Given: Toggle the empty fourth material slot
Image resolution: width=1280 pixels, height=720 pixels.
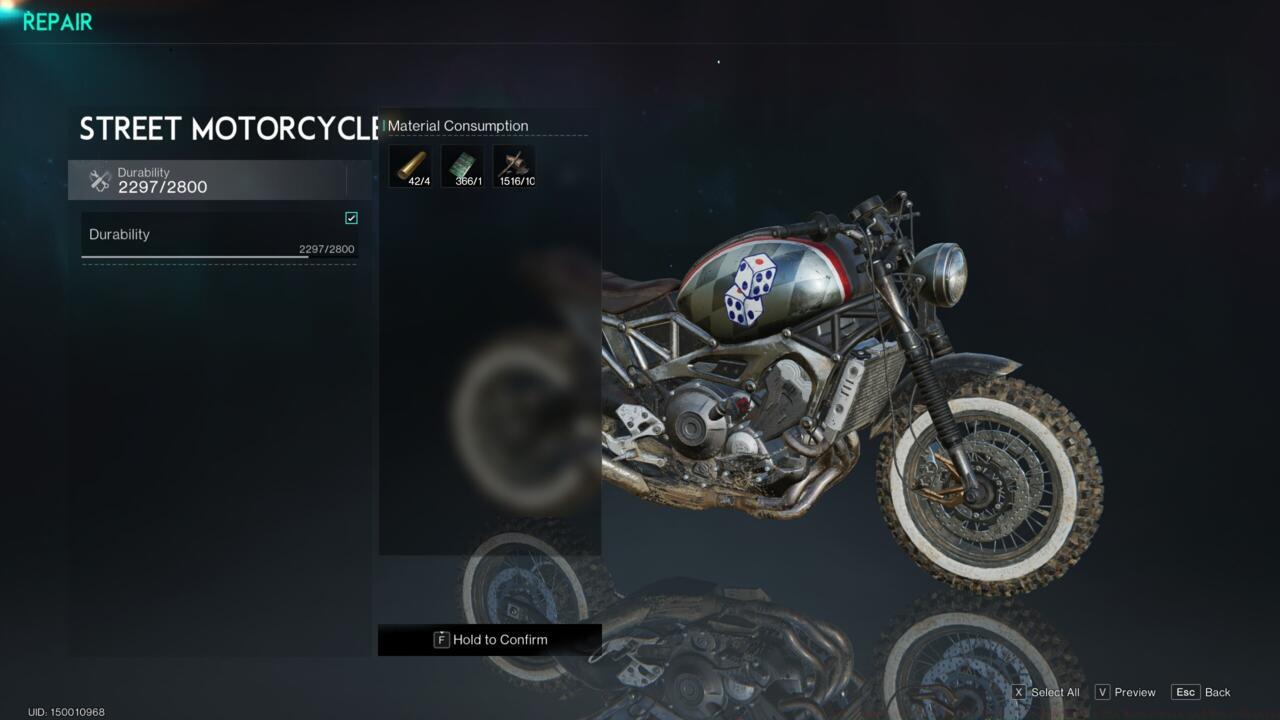Looking at the screenshot, I should point(566,165).
